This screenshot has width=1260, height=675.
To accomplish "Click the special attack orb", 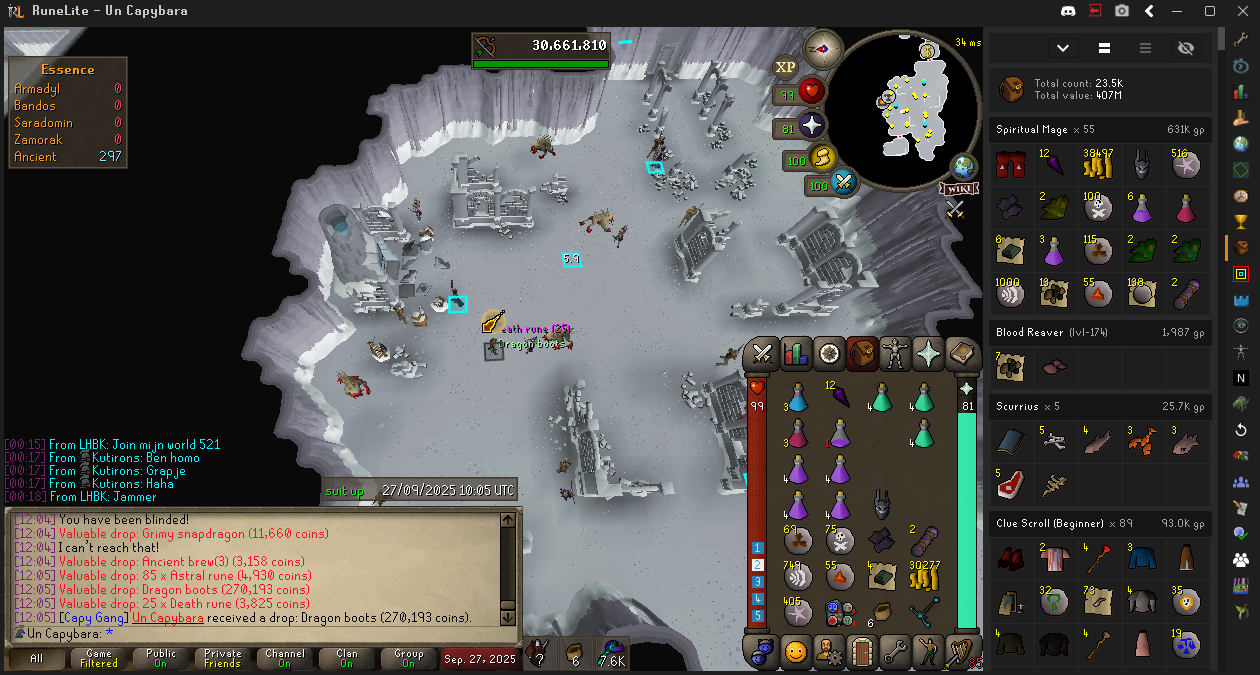I will (842, 183).
